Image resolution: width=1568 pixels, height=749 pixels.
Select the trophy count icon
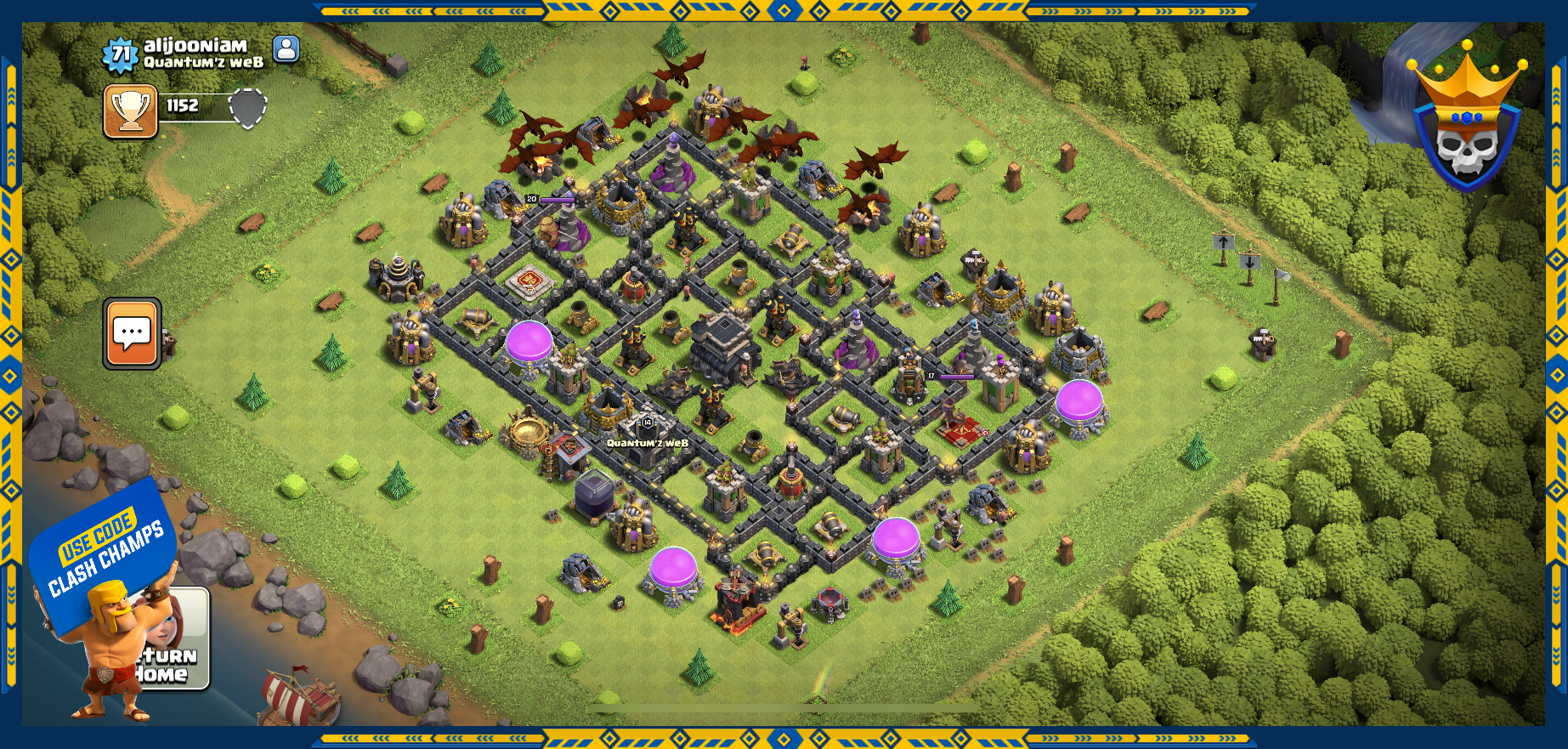131,111
